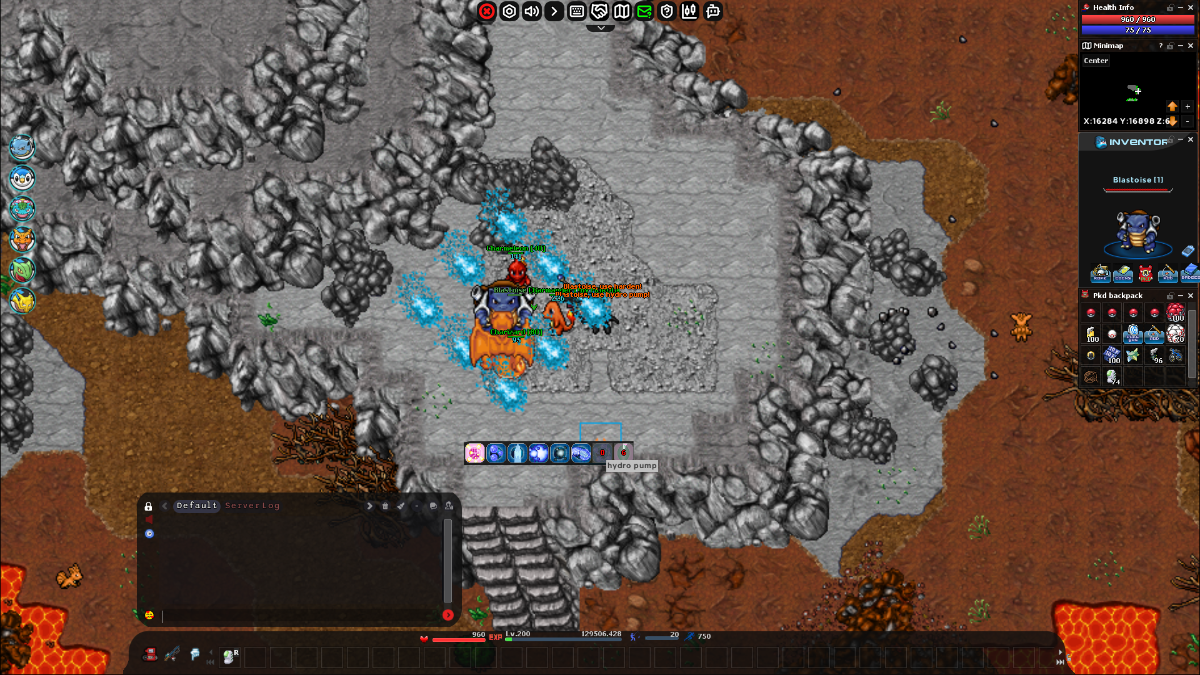Open the green mail envelope icon
Screen dimensions: 1200x675
644,11
